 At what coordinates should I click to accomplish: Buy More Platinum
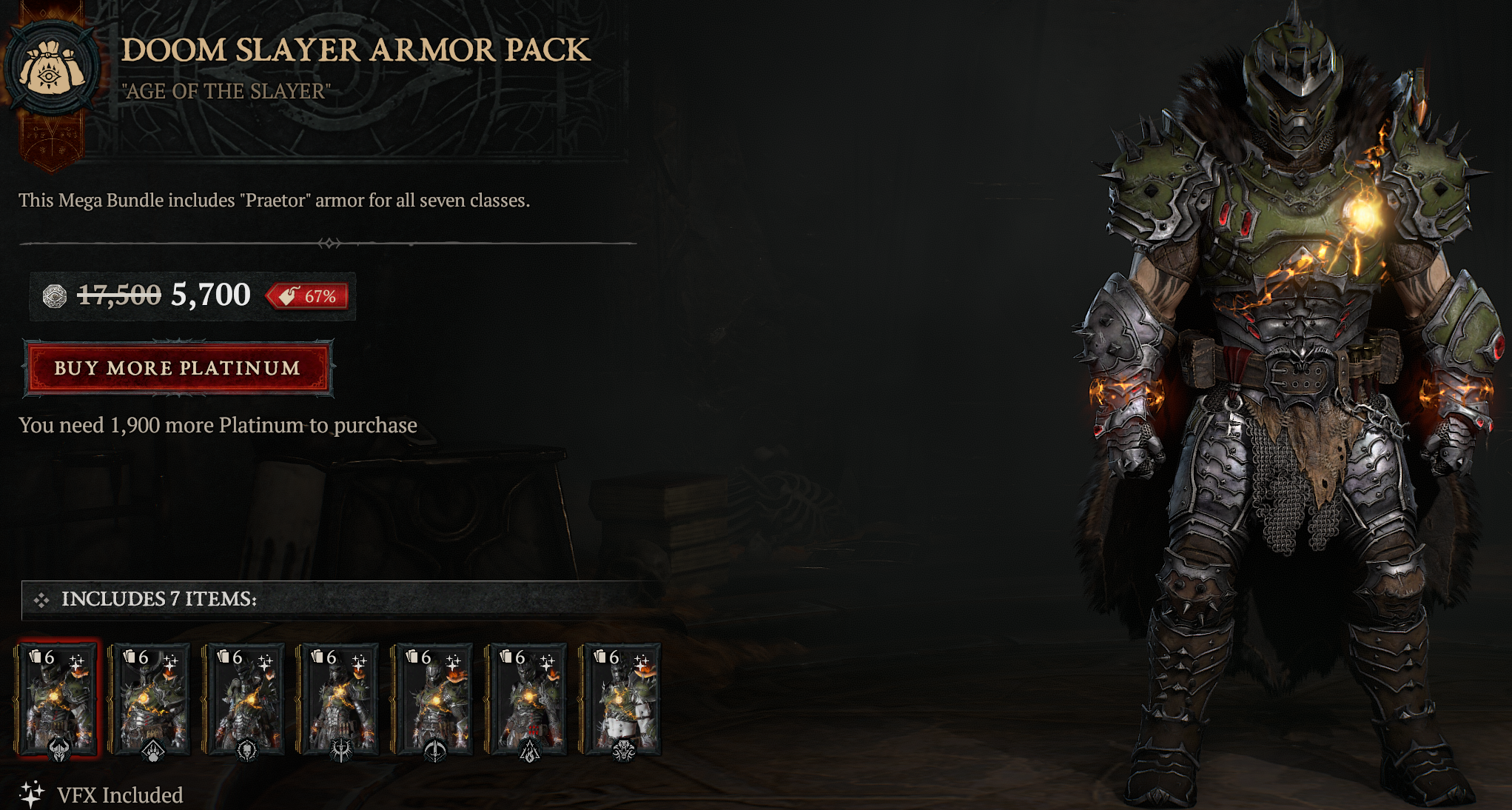(178, 368)
